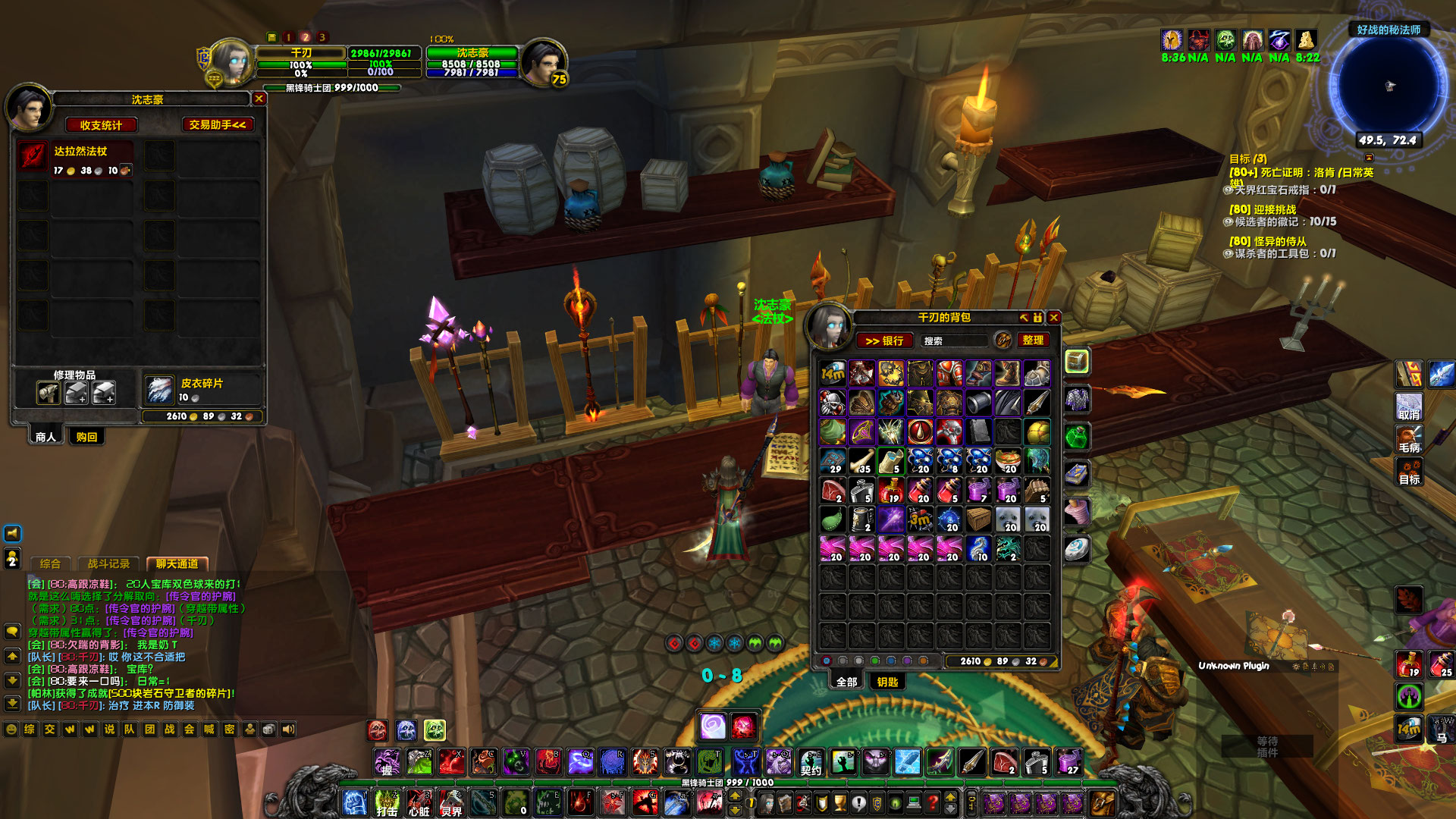This screenshot has width=1456, height=819.
Task: Click the purple quality color dot filter
Action: [x=907, y=661]
